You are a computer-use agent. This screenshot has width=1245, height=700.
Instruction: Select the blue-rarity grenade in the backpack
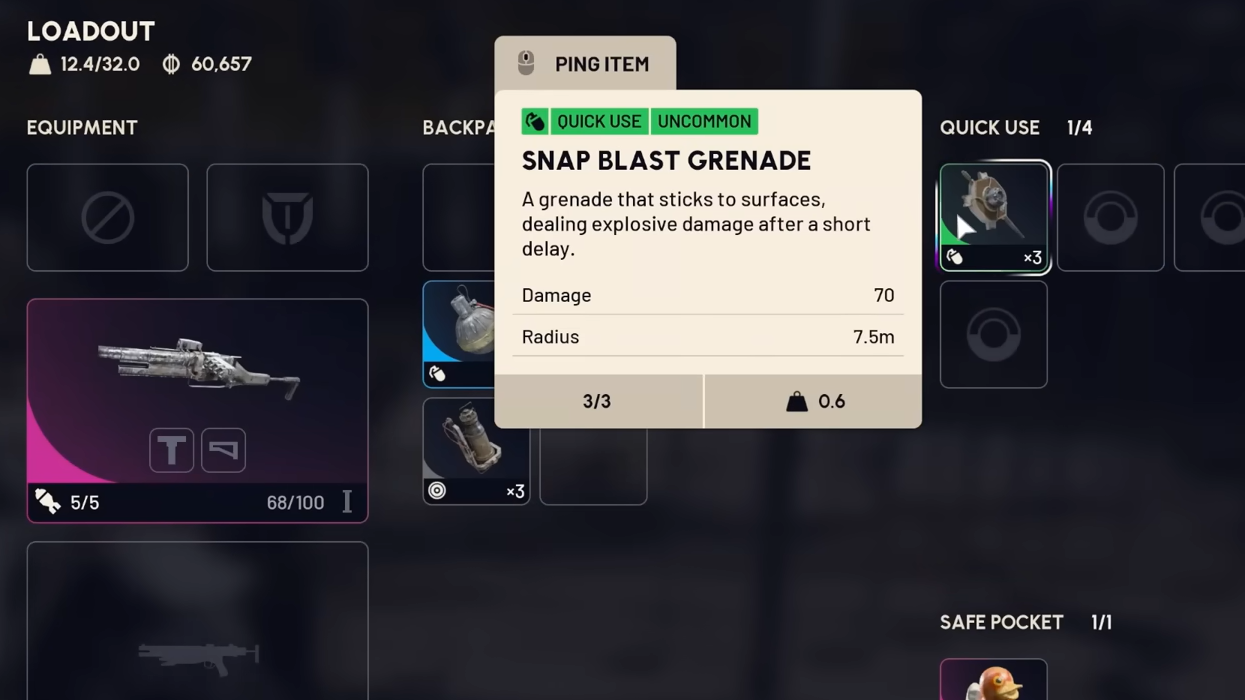(x=459, y=334)
